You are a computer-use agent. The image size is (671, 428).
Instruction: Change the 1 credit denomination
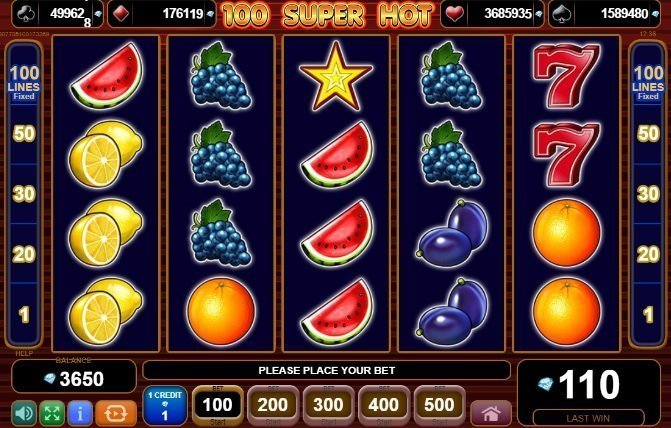click(x=164, y=405)
